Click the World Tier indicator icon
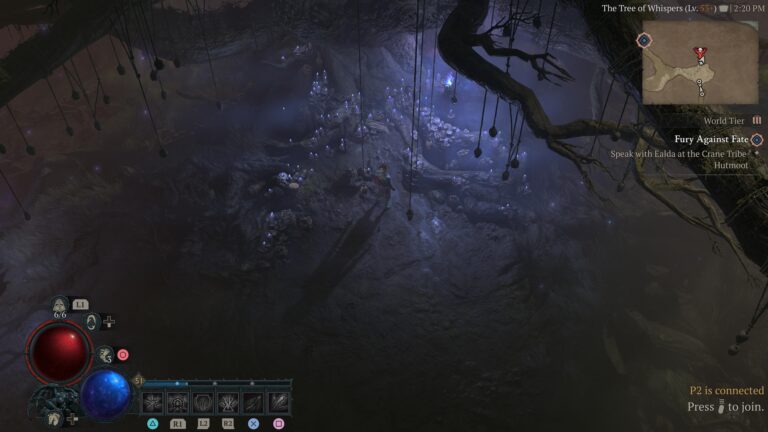The height and width of the screenshot is (432, 768). tap(757, 120)
